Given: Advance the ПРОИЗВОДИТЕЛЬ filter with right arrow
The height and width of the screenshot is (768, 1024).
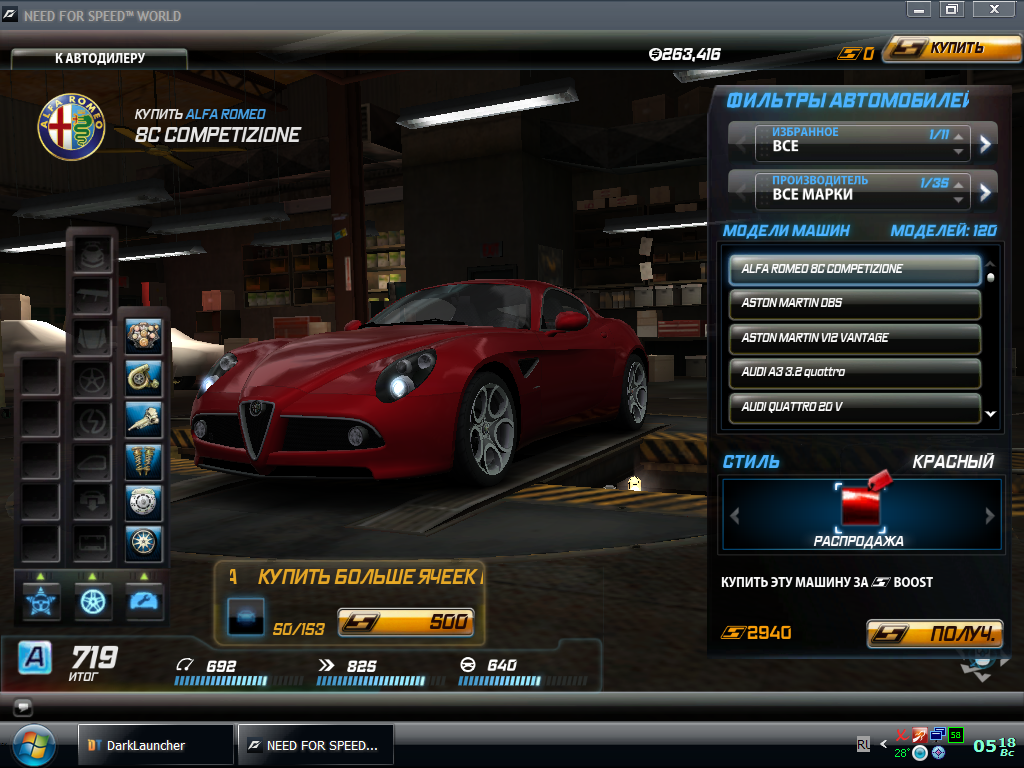Looking at the screenshot, I should (x=986, y=192).
